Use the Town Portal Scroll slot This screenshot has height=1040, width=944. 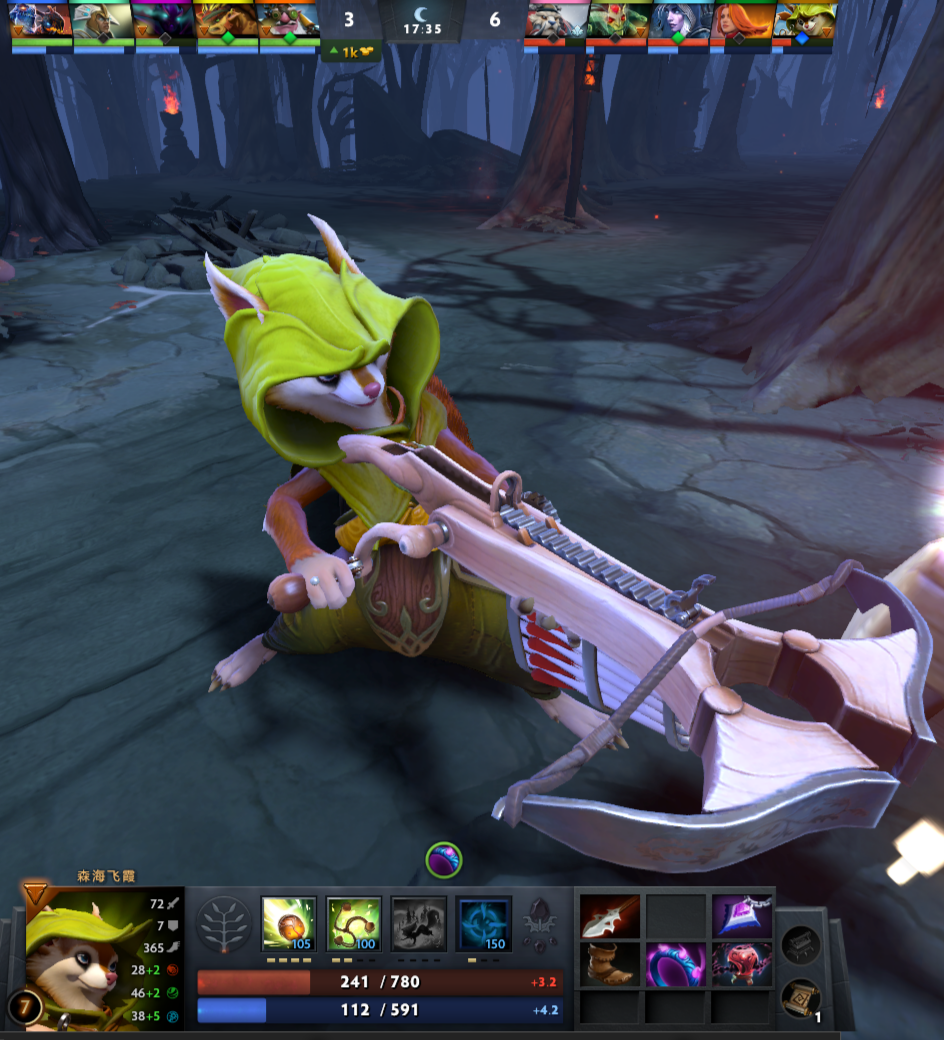(x=801, y=996)
